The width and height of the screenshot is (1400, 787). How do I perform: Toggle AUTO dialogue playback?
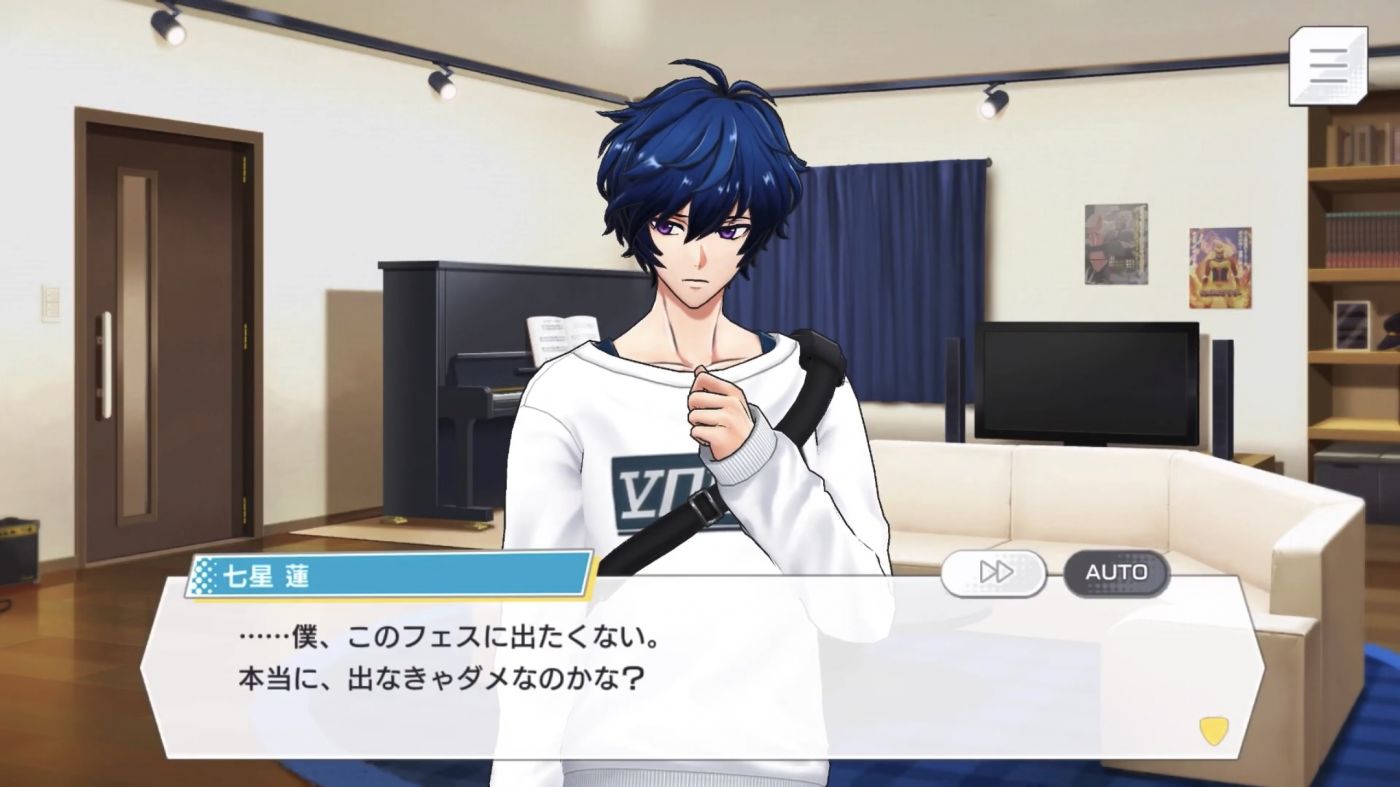click(1116, 573)
